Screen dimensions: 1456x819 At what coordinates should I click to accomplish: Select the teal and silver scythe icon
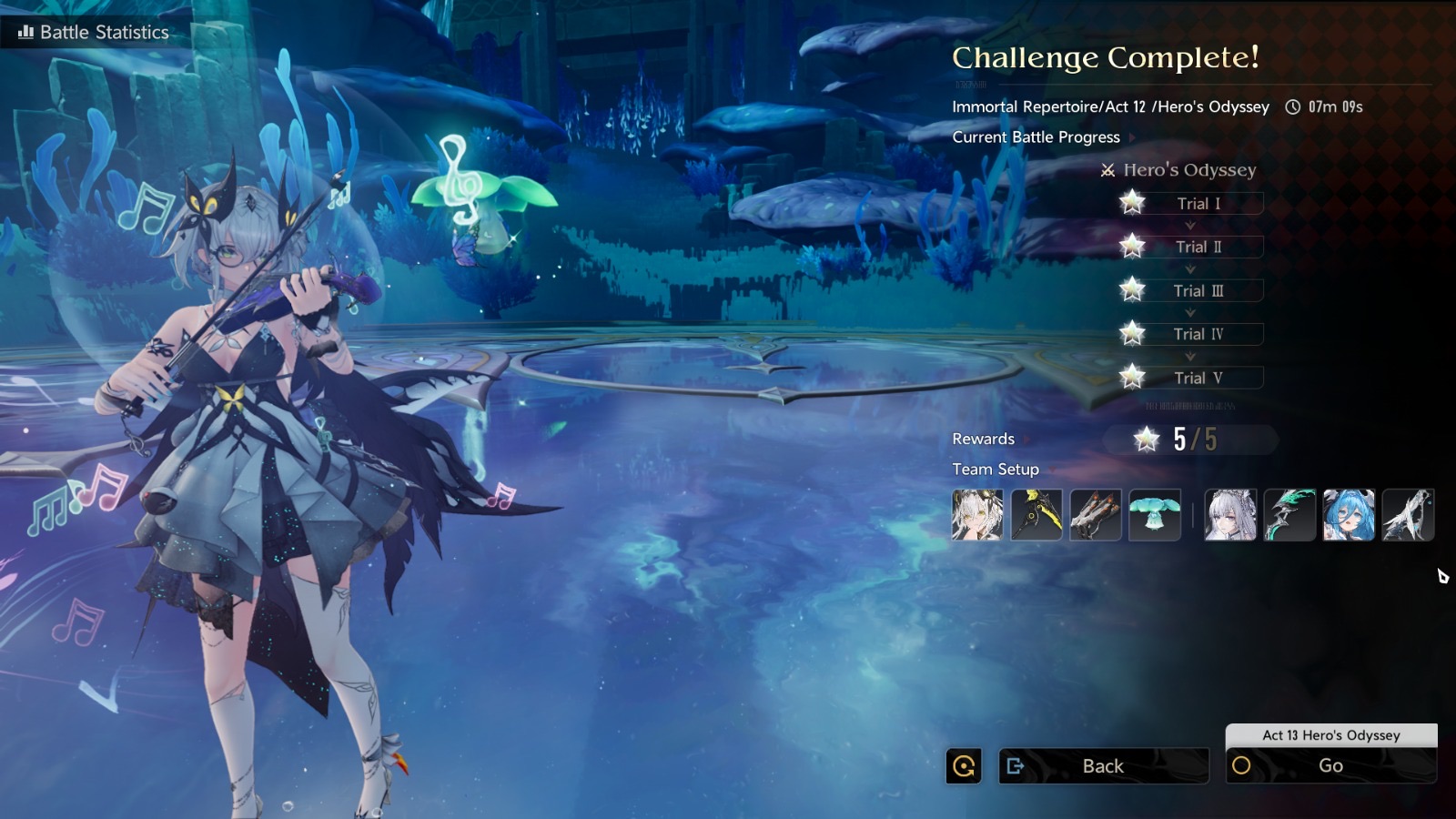[x=1289, y=515]
